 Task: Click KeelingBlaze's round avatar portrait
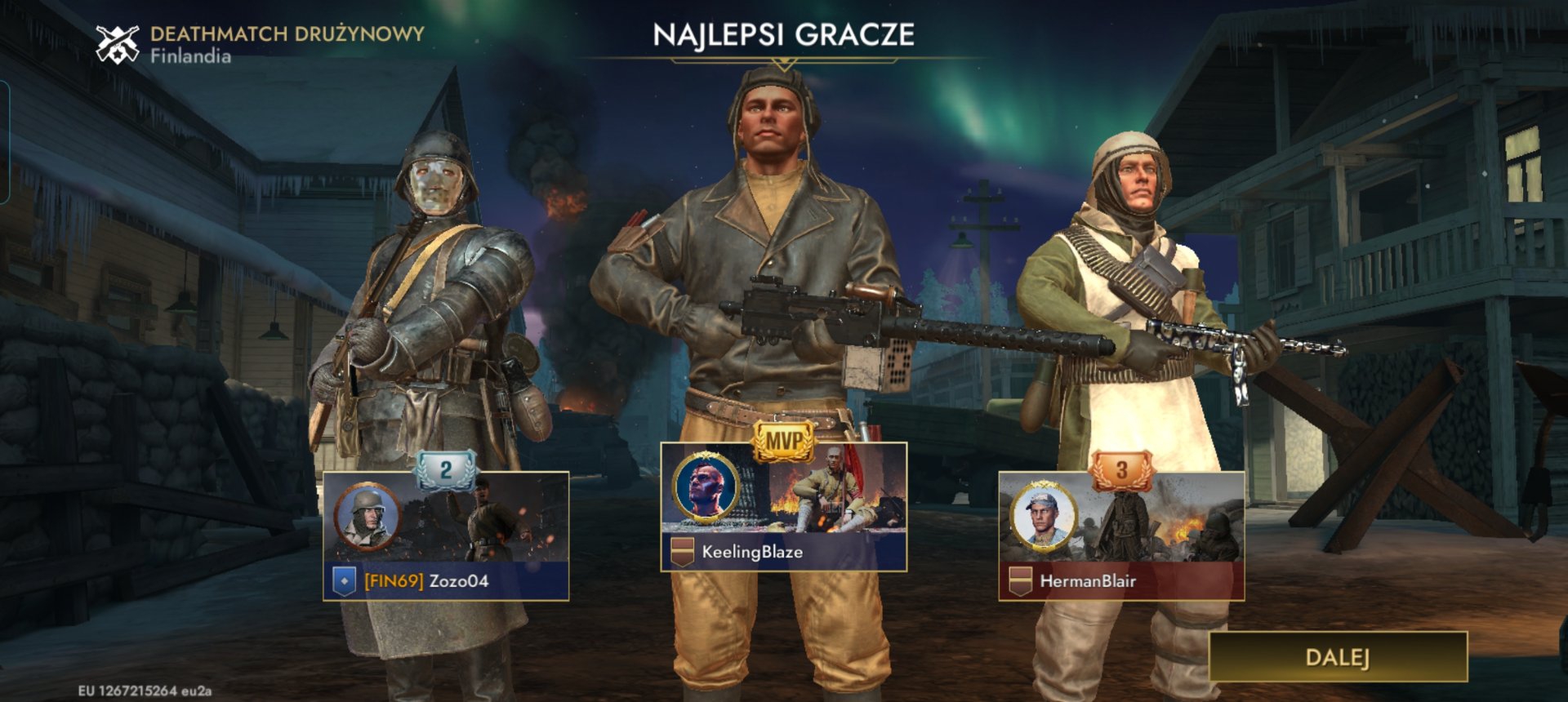coord(705,487)
